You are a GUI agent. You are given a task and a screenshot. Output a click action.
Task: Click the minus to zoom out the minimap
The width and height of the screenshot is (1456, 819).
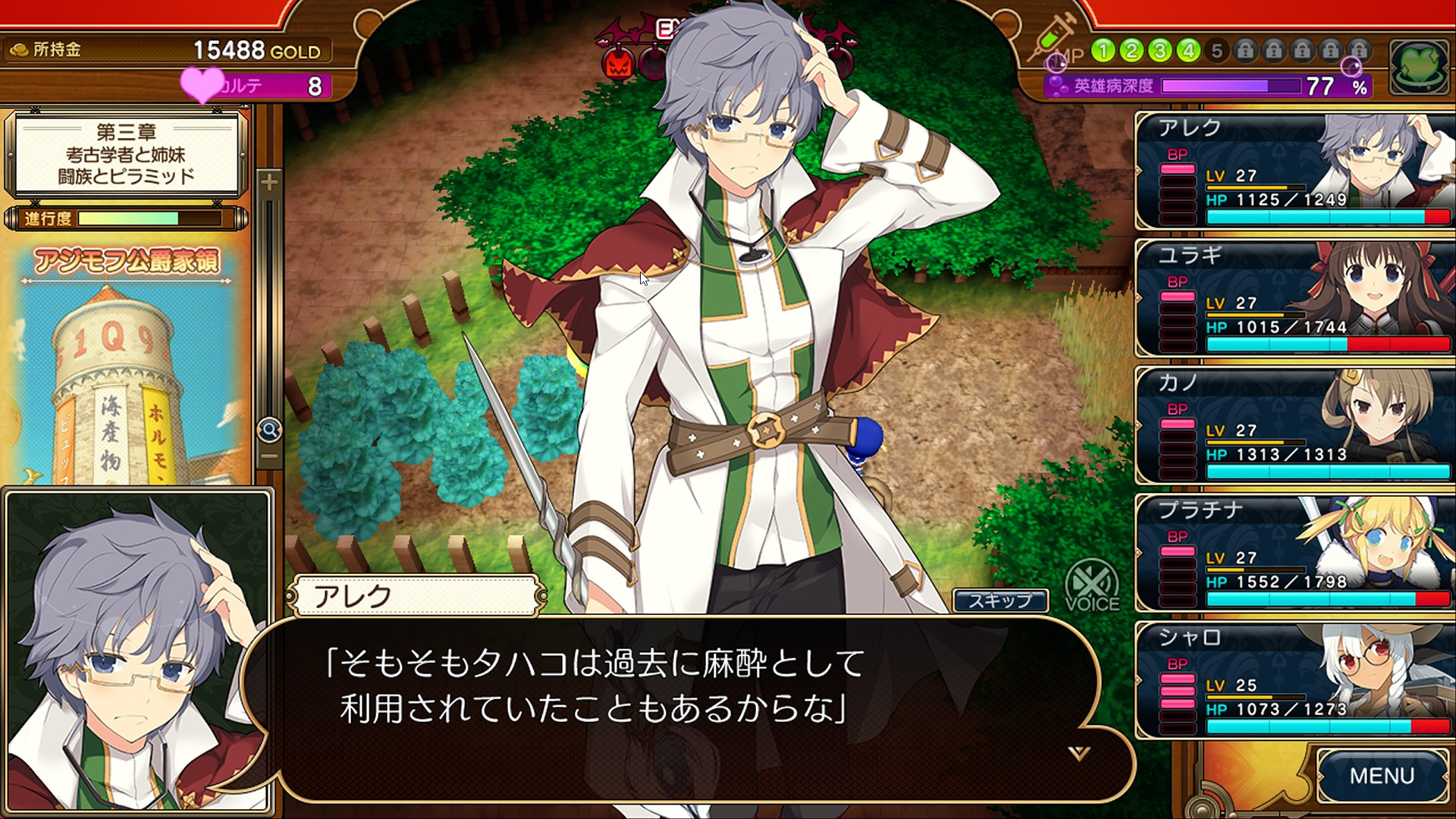pyautogui.click(x=271, y=457)
